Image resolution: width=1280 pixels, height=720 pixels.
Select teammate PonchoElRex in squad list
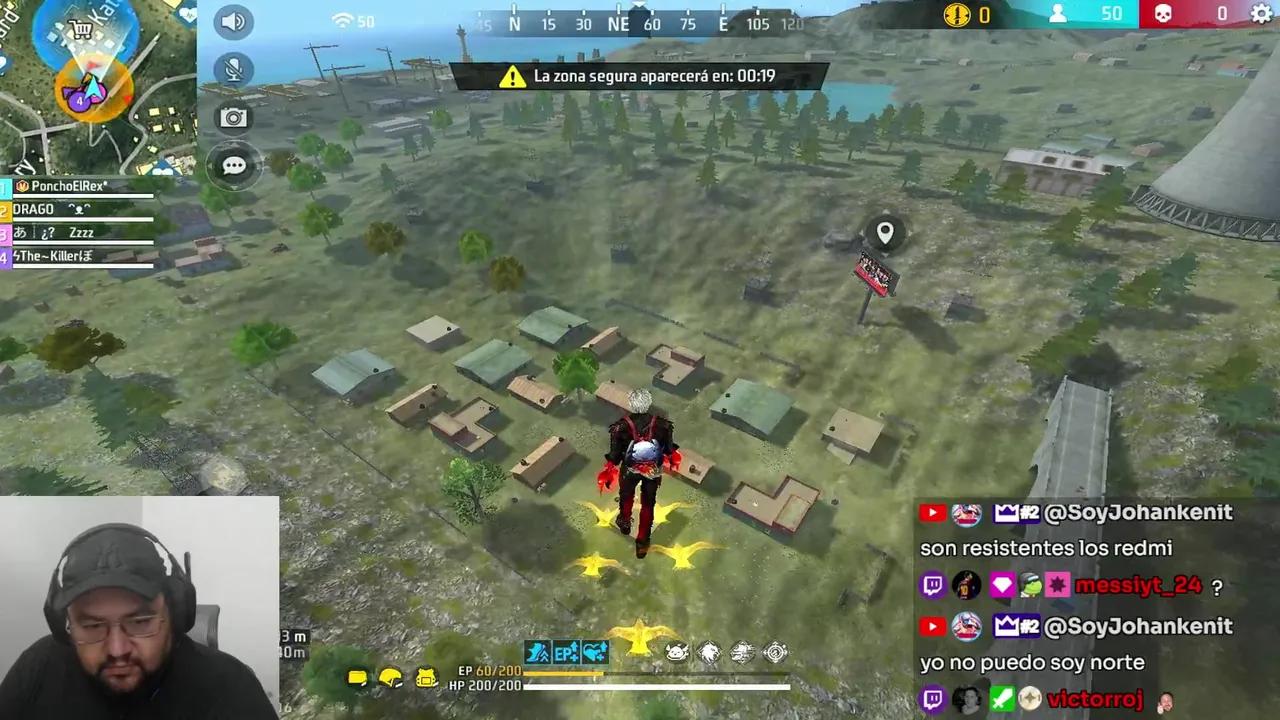[x=60, y=185]
